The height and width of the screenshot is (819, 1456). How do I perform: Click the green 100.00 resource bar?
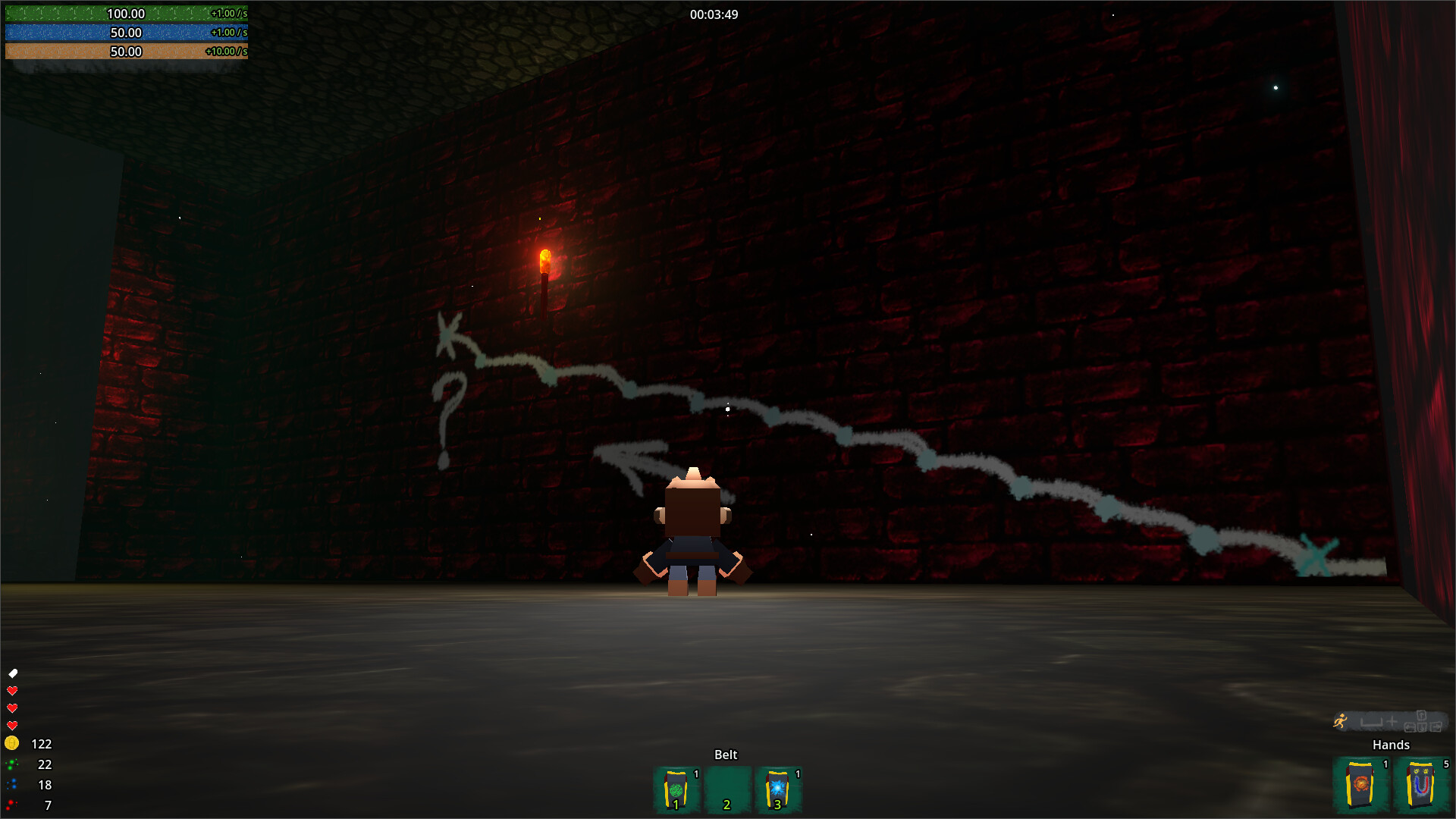click(125, 14)
